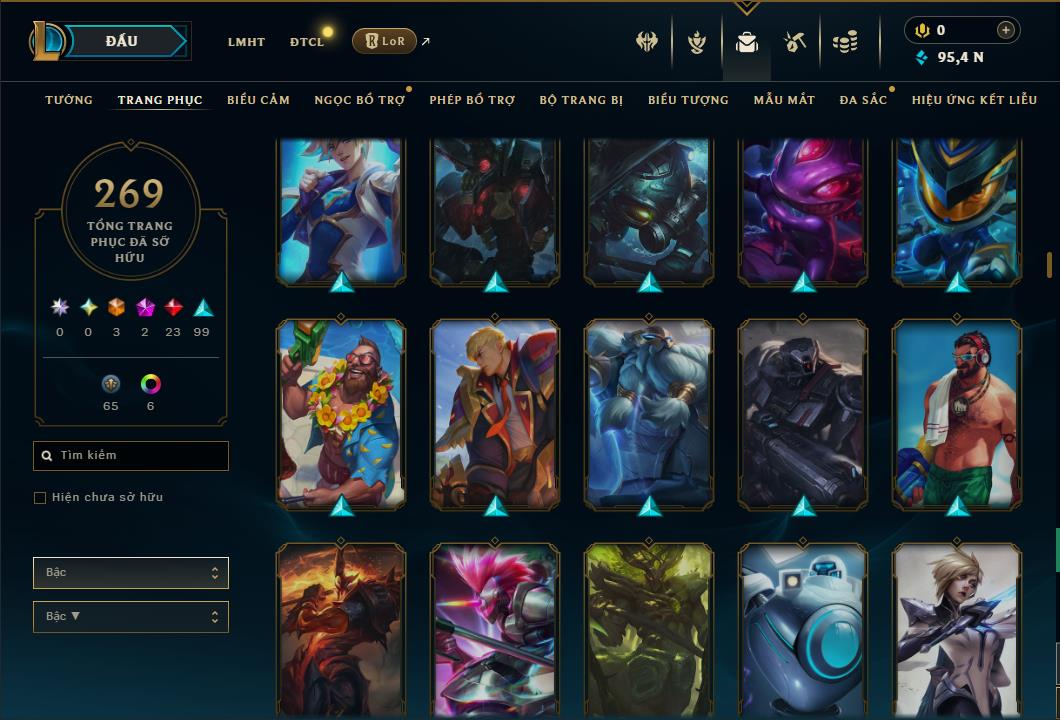Open the ĐA SẮC chromas tab

[x=863, y=100]
